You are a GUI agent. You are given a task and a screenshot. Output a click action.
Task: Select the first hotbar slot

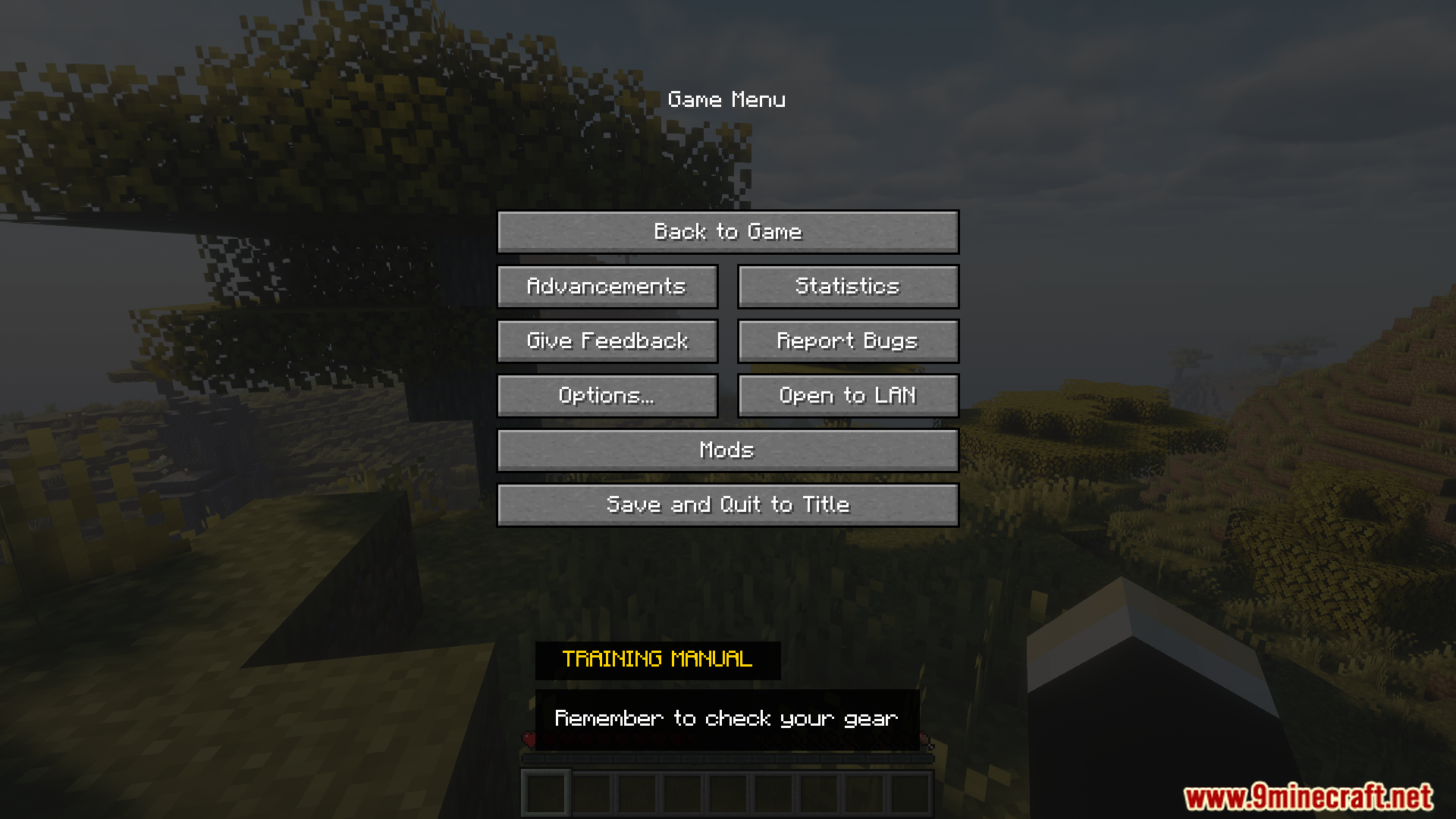(545, 793)
